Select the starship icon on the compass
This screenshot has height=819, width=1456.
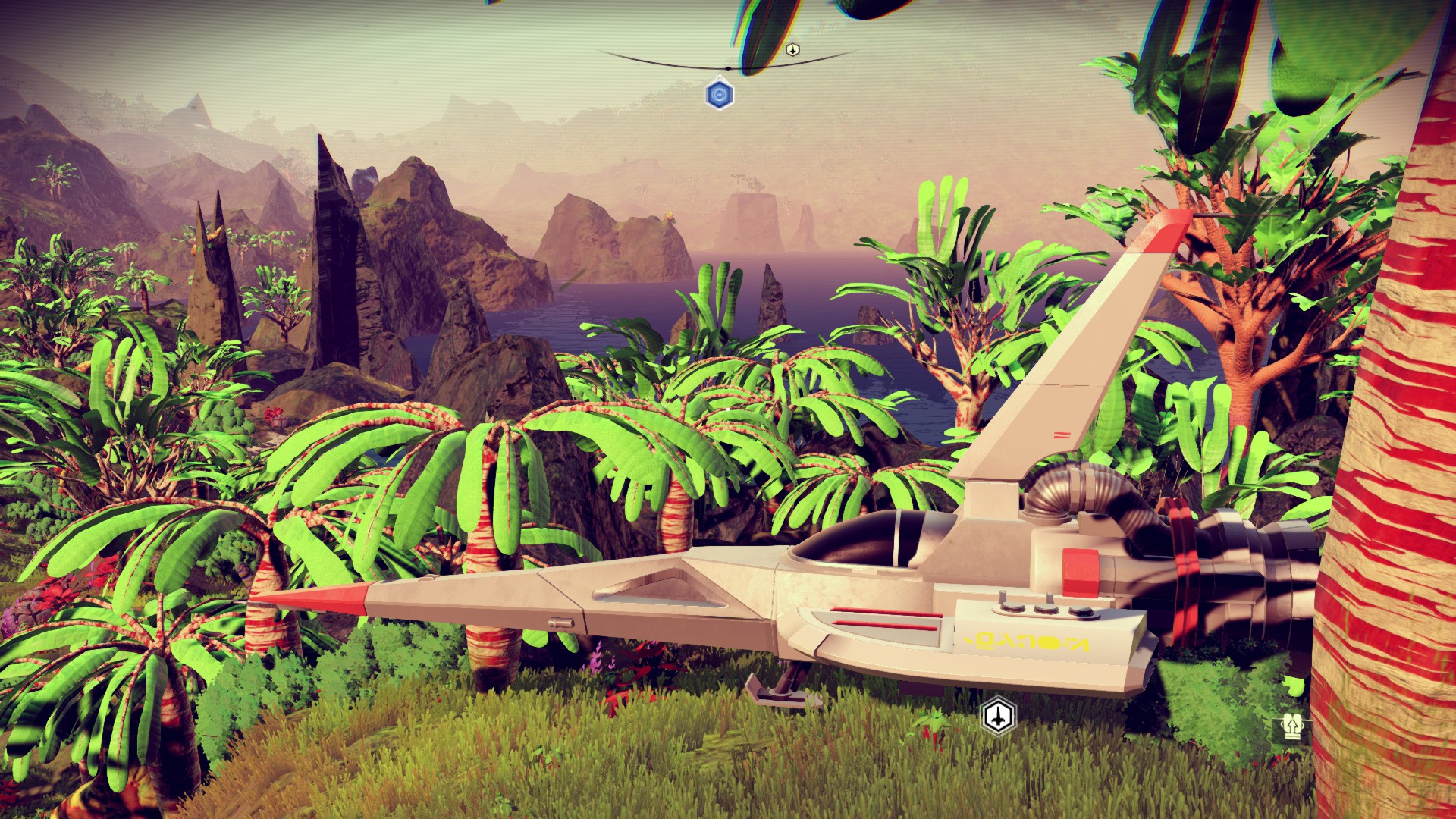(x=792, y=50)
